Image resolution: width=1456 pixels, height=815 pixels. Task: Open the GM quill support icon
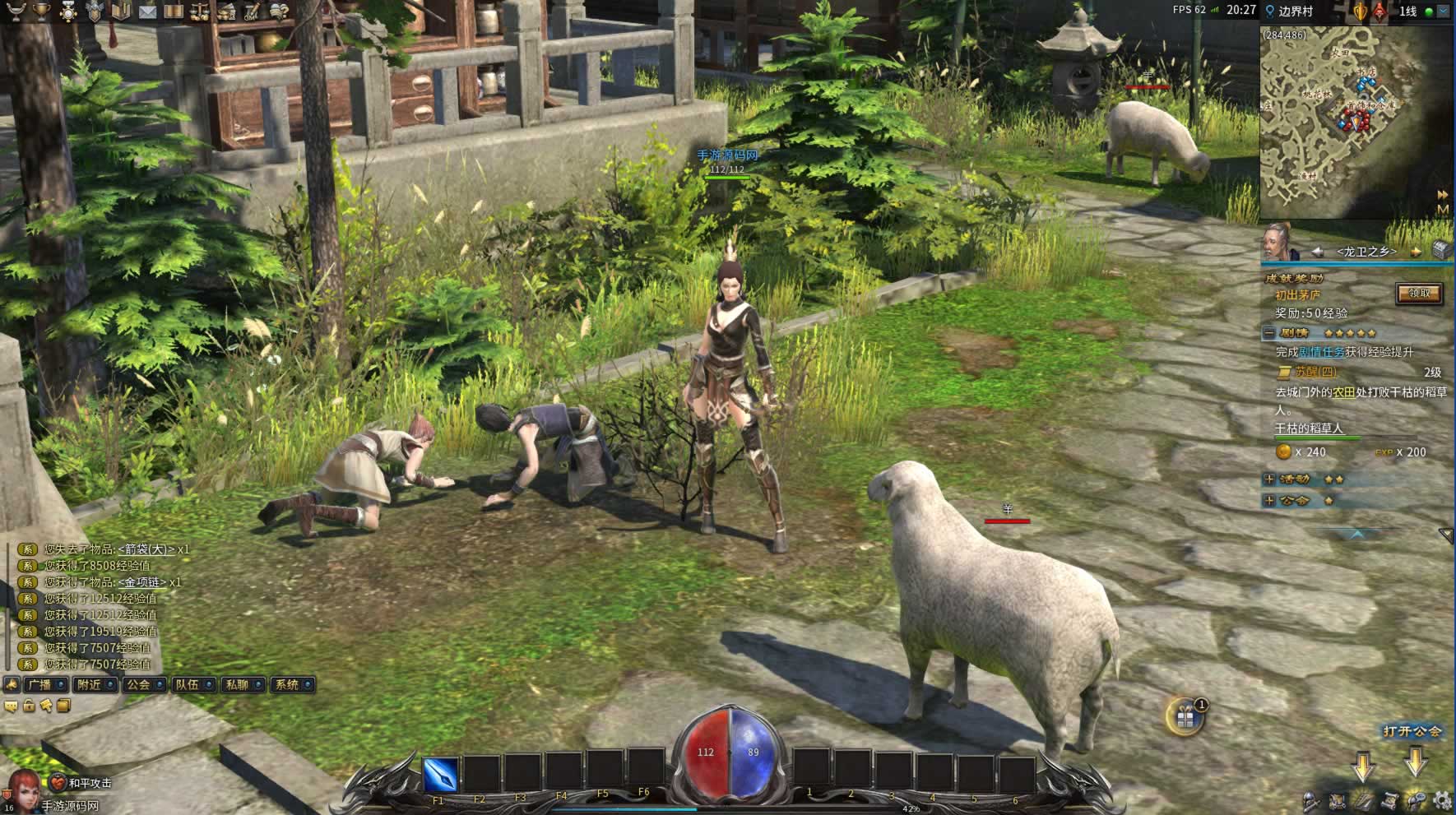(253, 12)
